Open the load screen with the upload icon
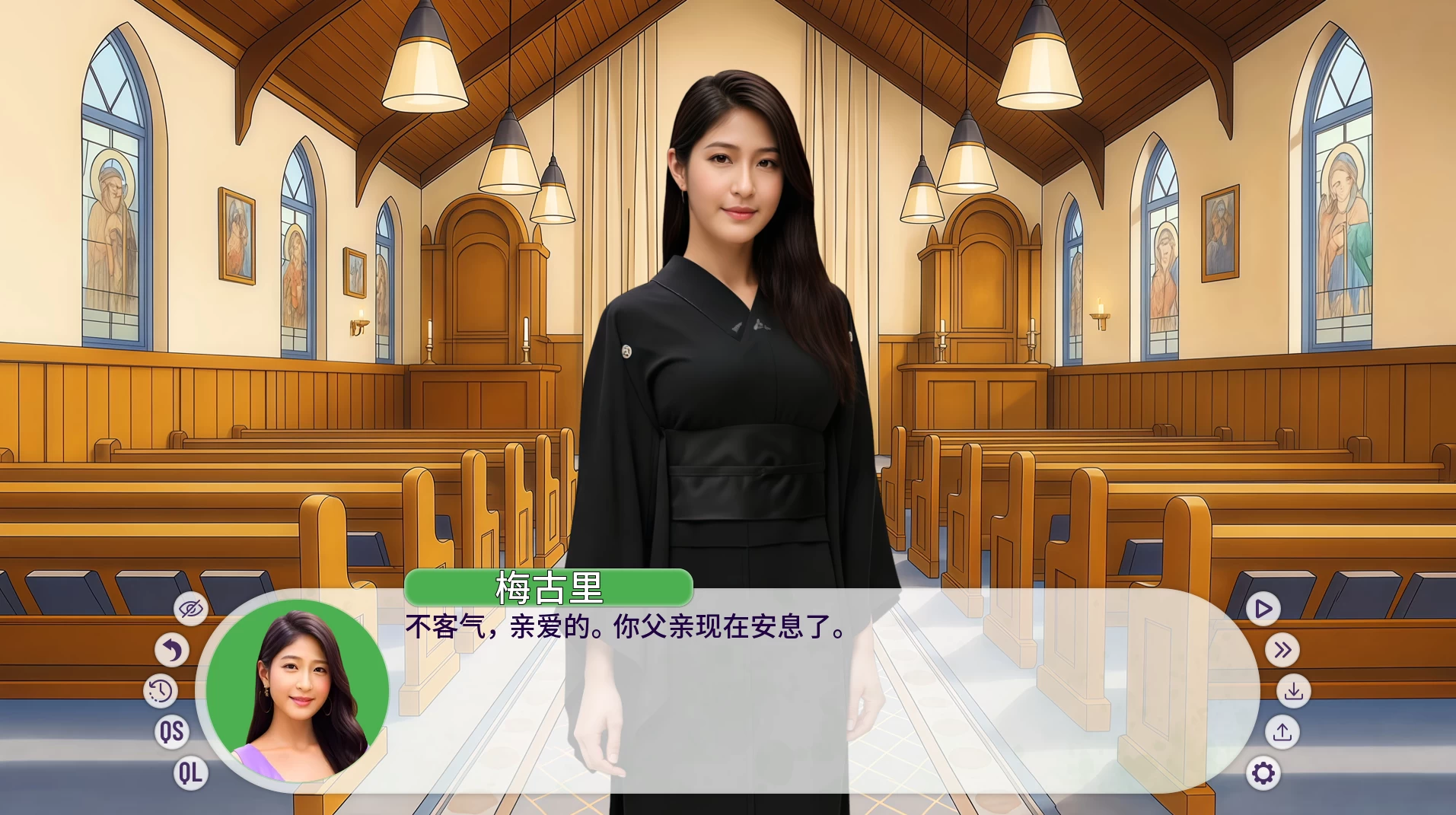1456x815 pixels. click(x=1283, y=732)
